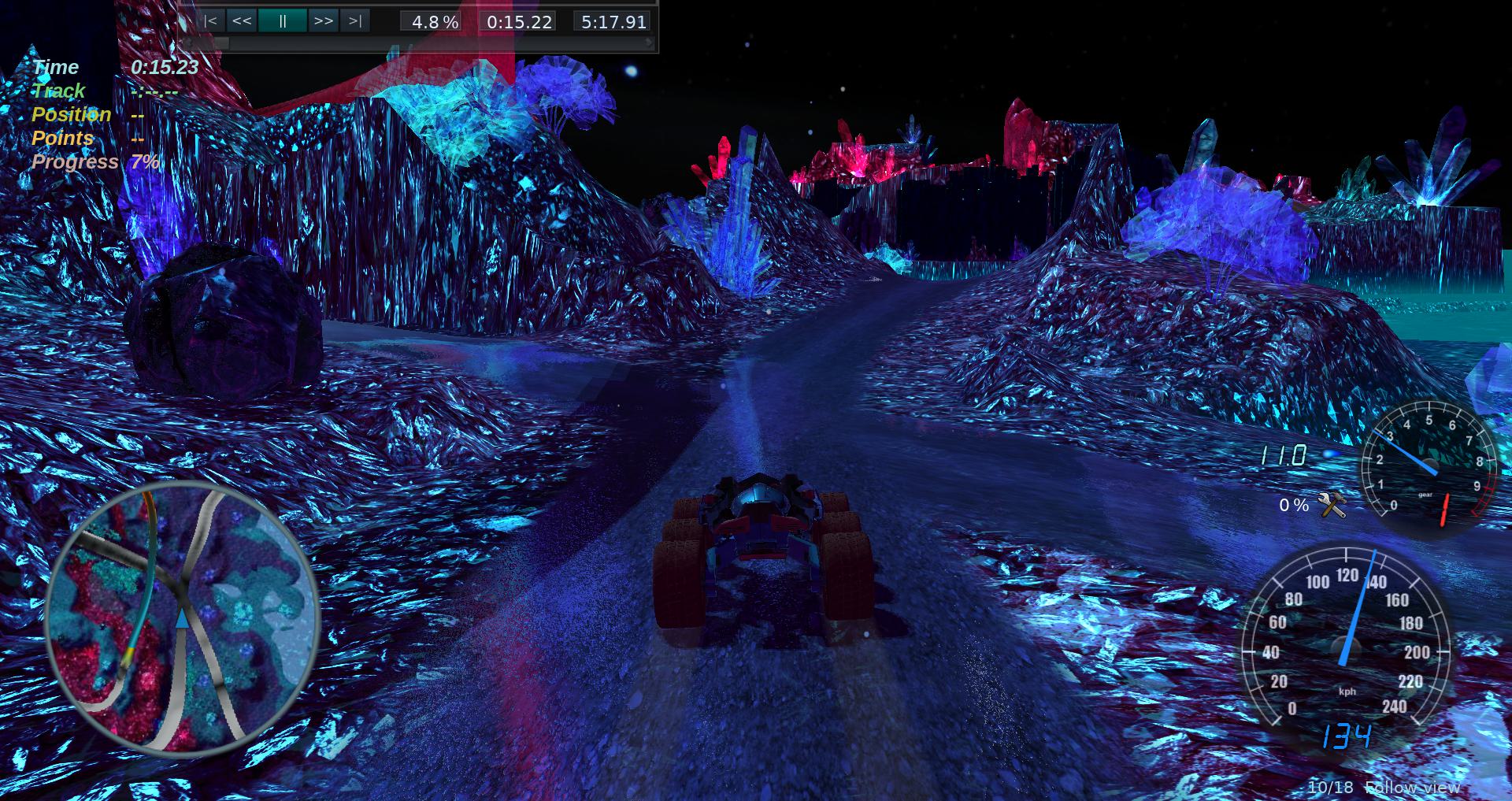Jump to the replay start

(x=210, y=21)
